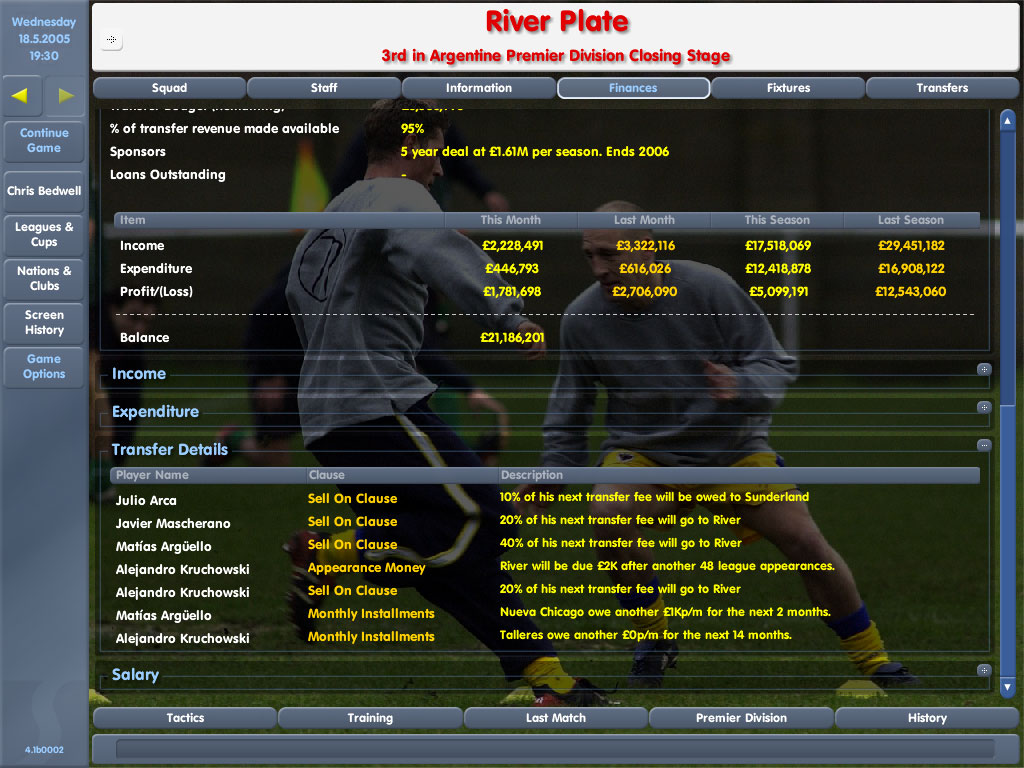Open the Premier Division page

point(741,718)
